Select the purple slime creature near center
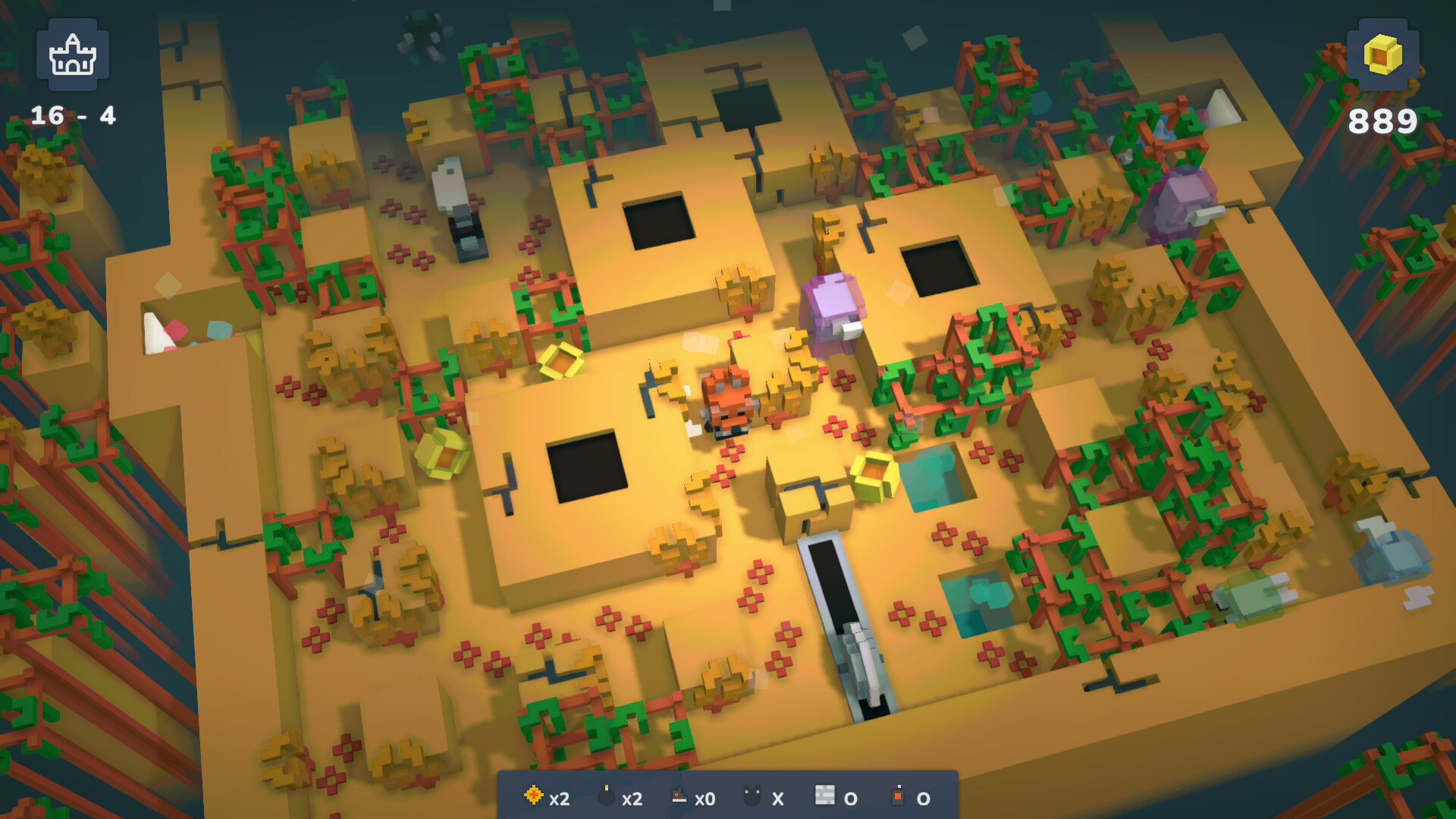Viewport: 1456px width, 819px height. coord(833,309)
